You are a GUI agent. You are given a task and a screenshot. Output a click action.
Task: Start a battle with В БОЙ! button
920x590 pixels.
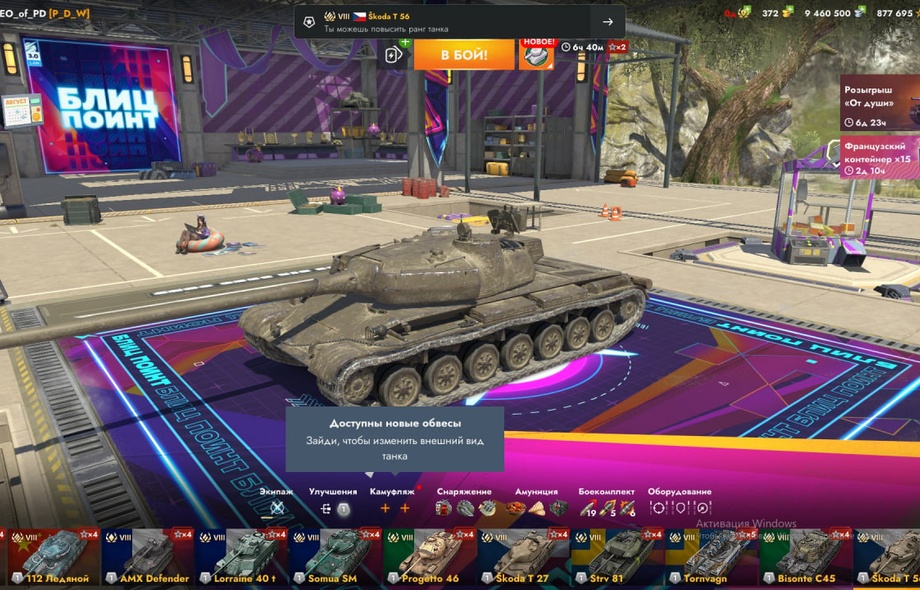464,54
